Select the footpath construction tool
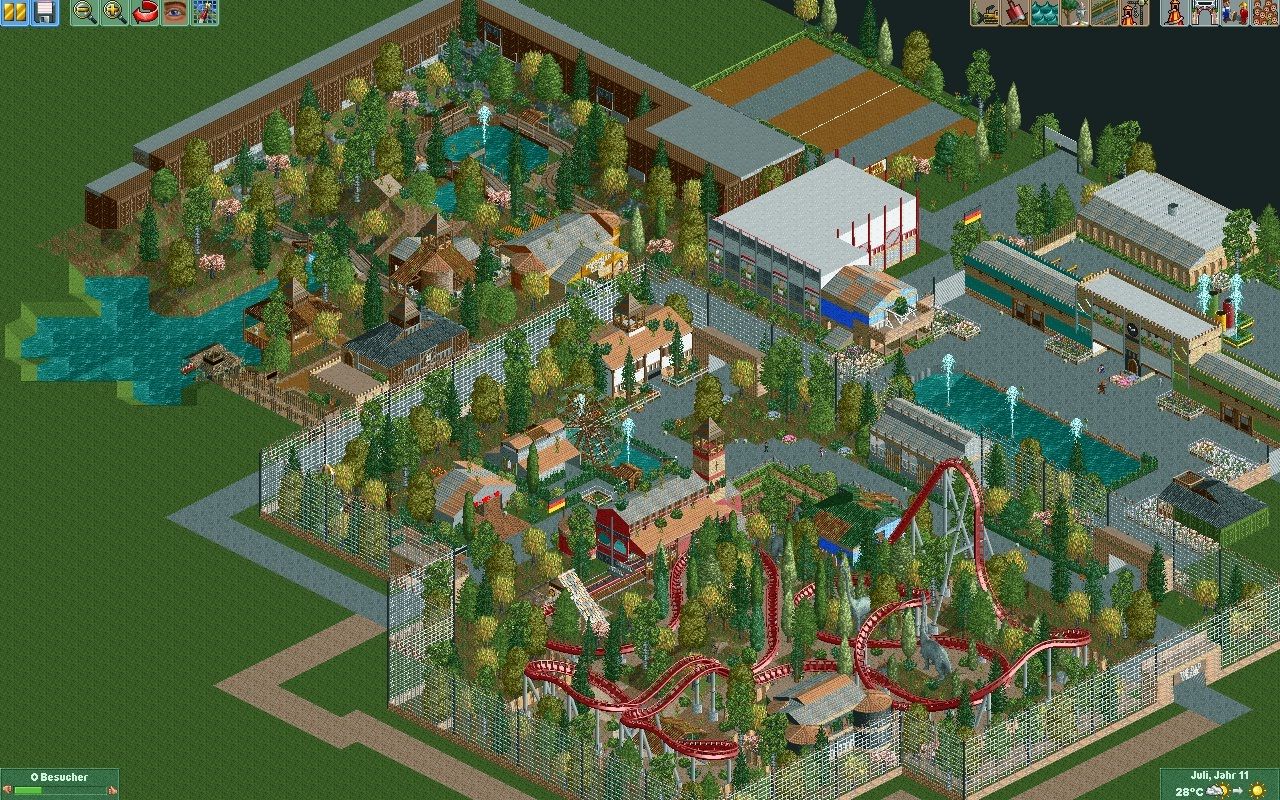Viewport: 1280px width, 800px height. (1105, 13)
